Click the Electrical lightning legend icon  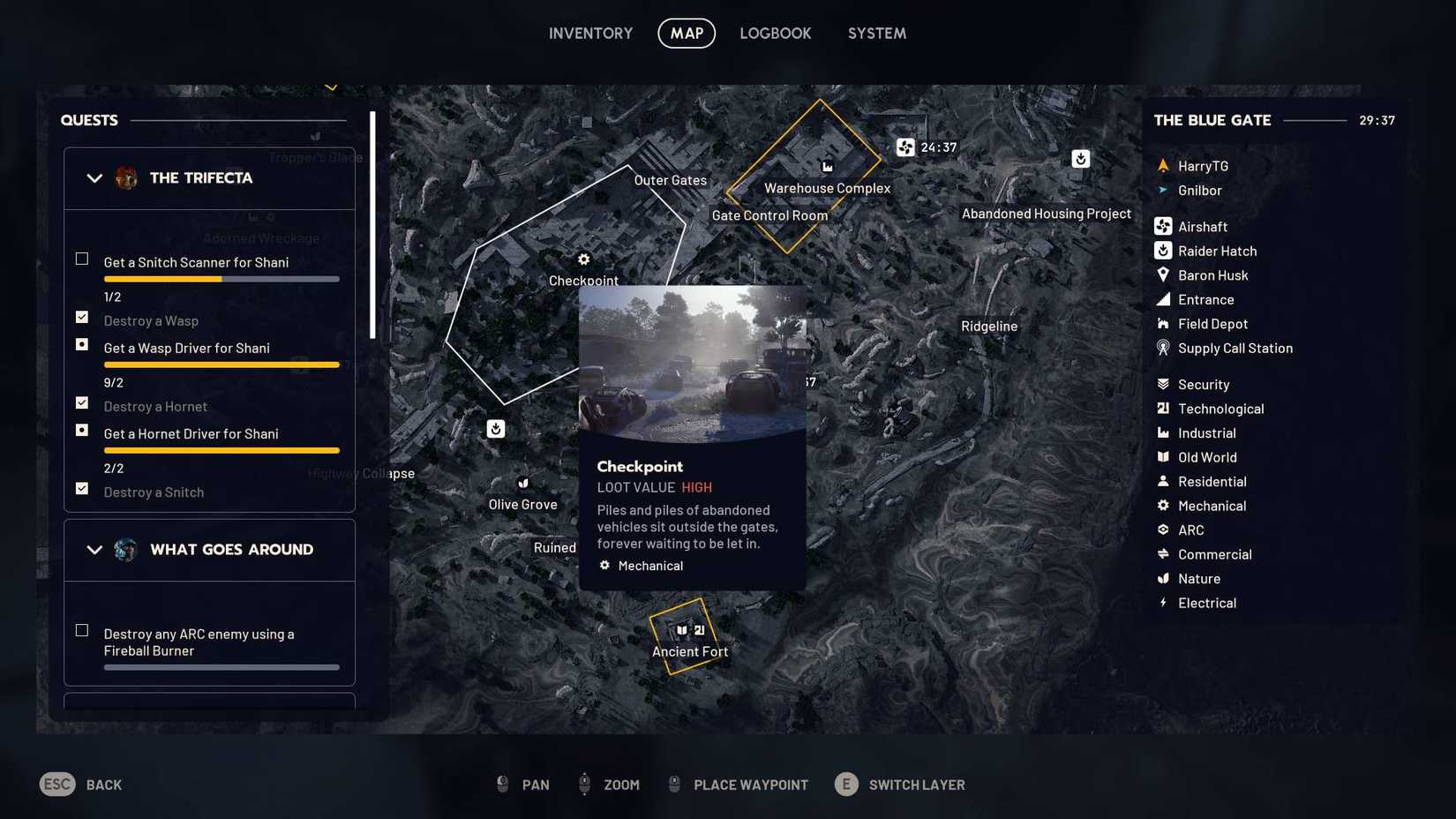click(x=1162, y=603)
